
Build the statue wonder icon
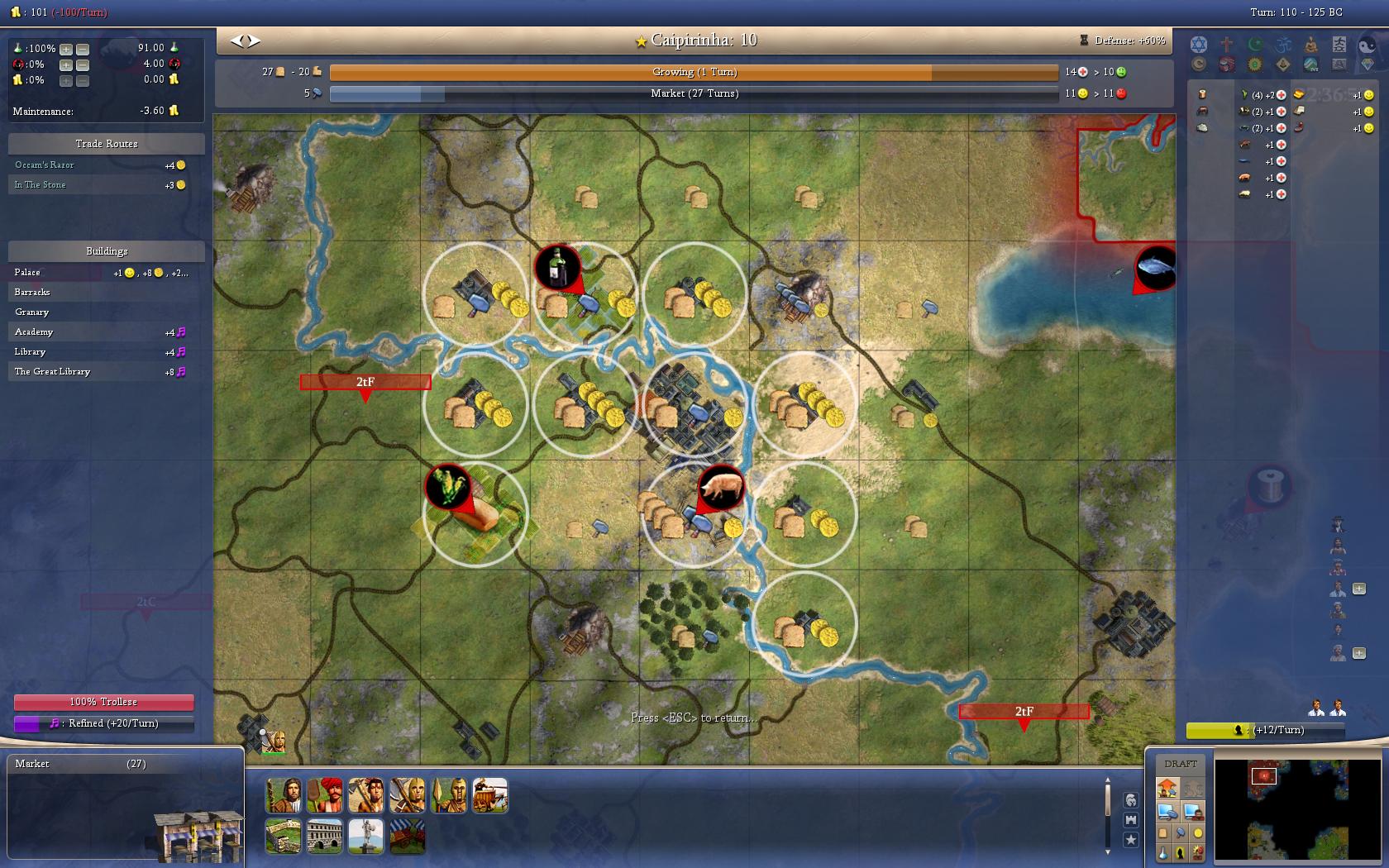click(x=366, y=836)
